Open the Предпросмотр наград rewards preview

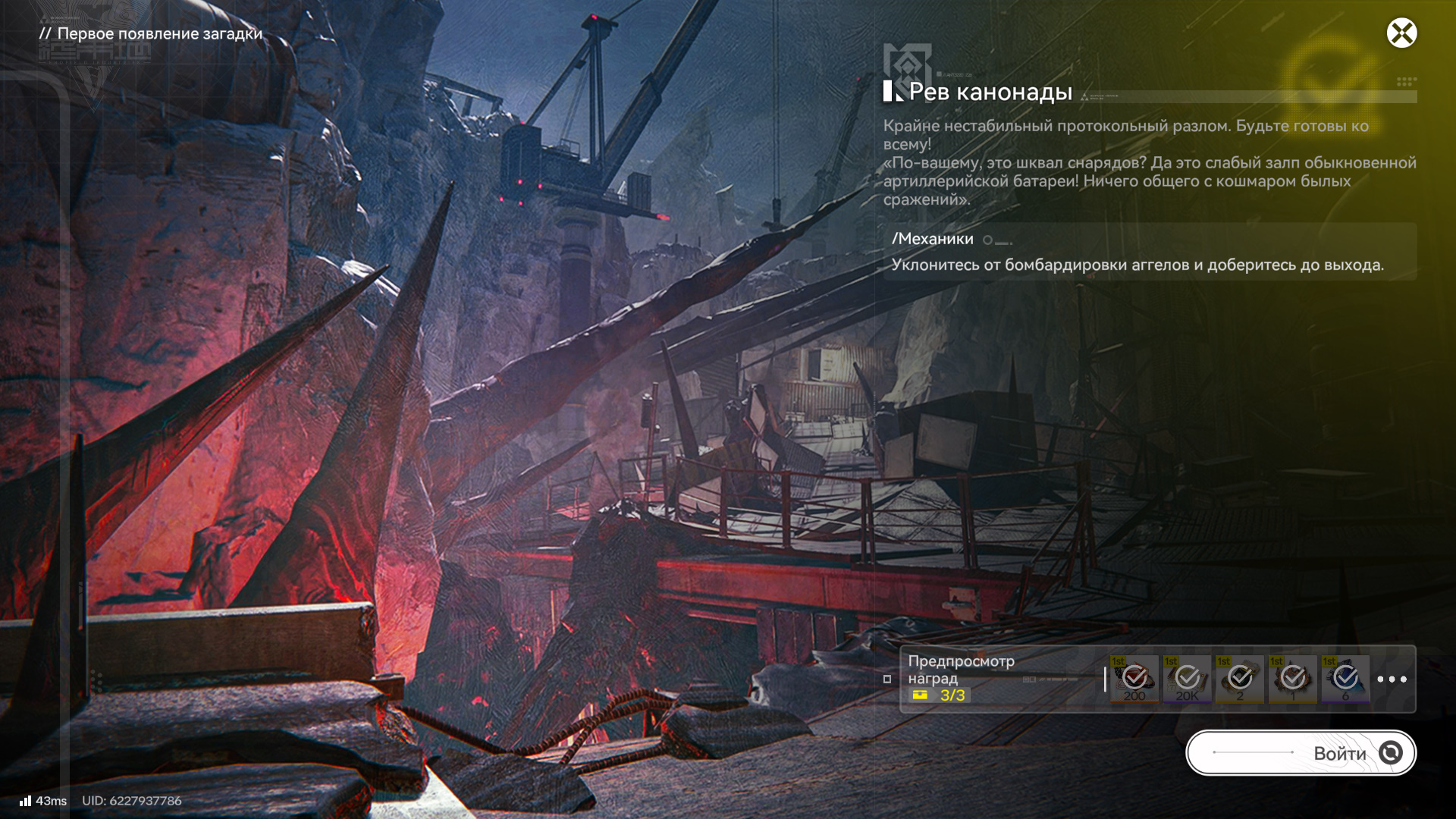tap(961, 670)
